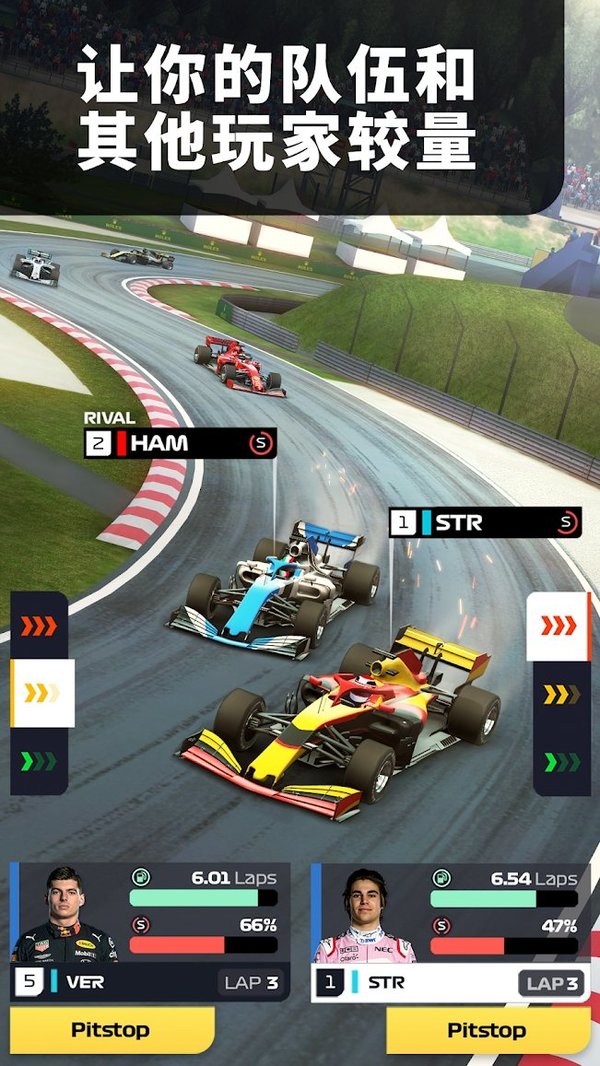Set VER's green chevron conserve pace

40,761
